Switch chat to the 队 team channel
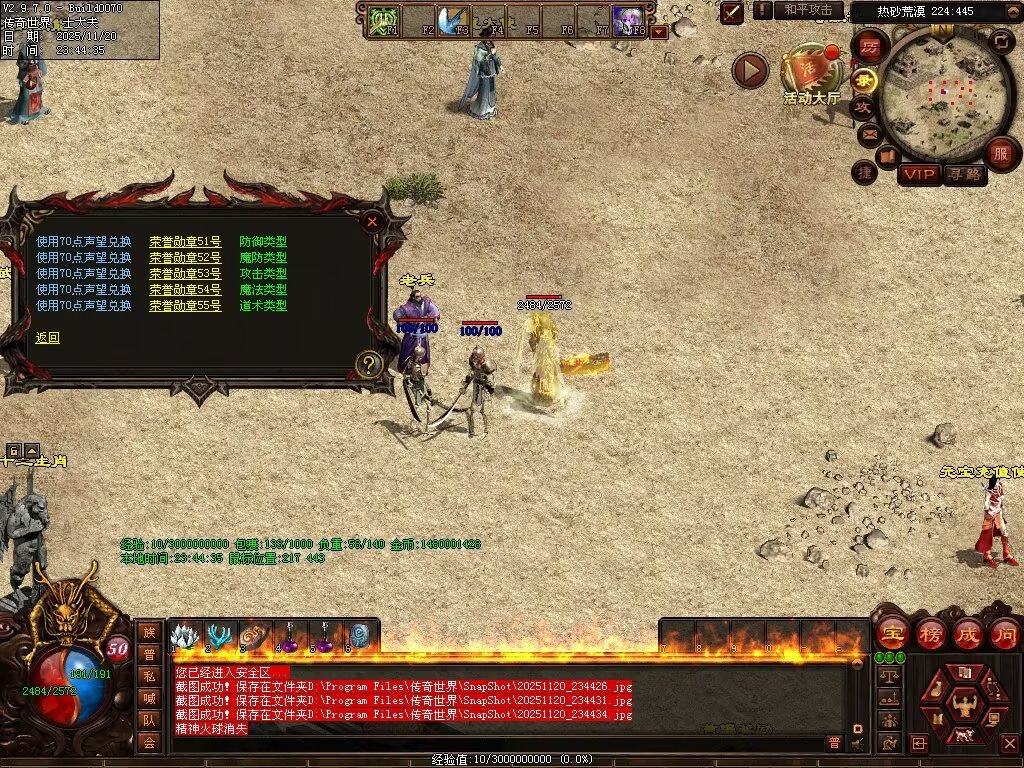 [149, 719]
